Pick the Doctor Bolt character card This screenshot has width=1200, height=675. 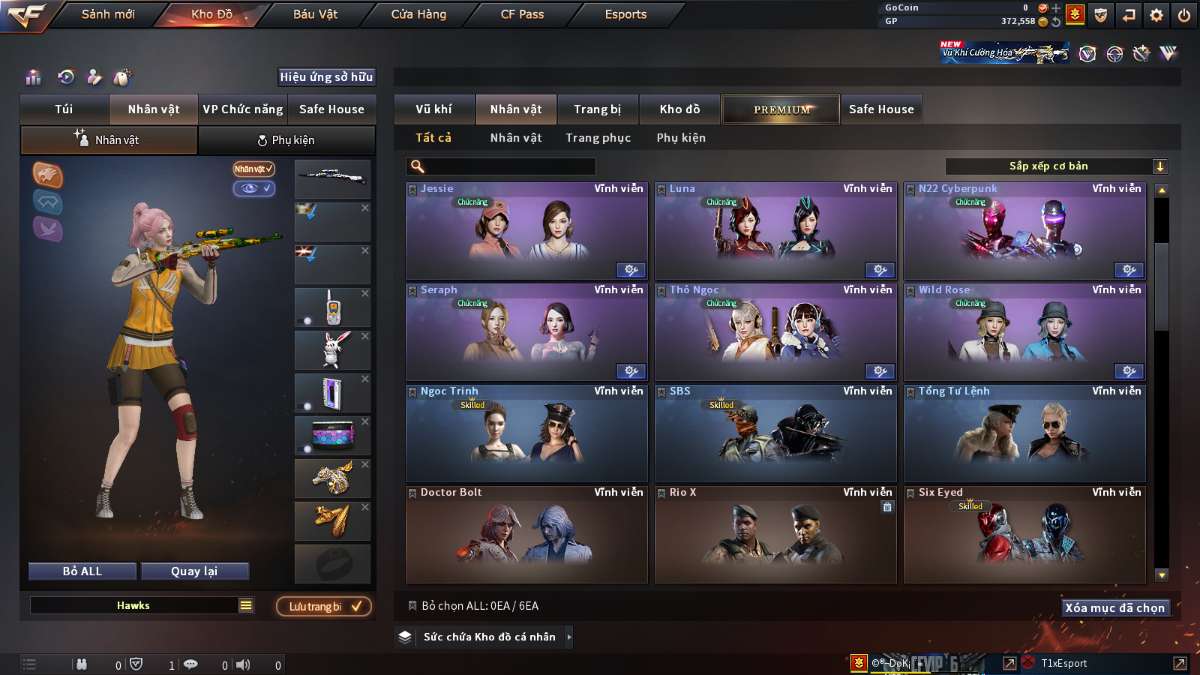(526, 535)
